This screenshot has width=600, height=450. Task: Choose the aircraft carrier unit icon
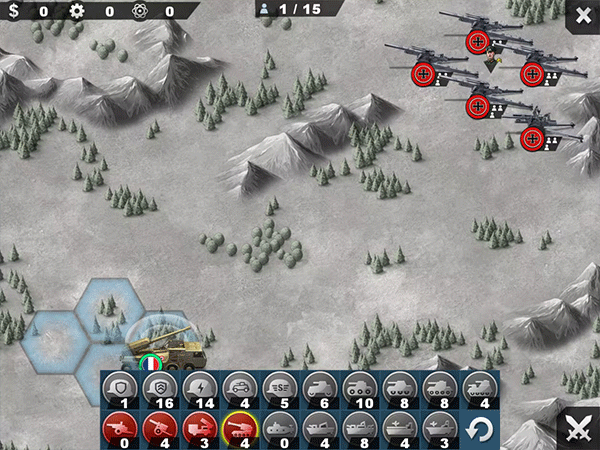(x=399, y=428)
